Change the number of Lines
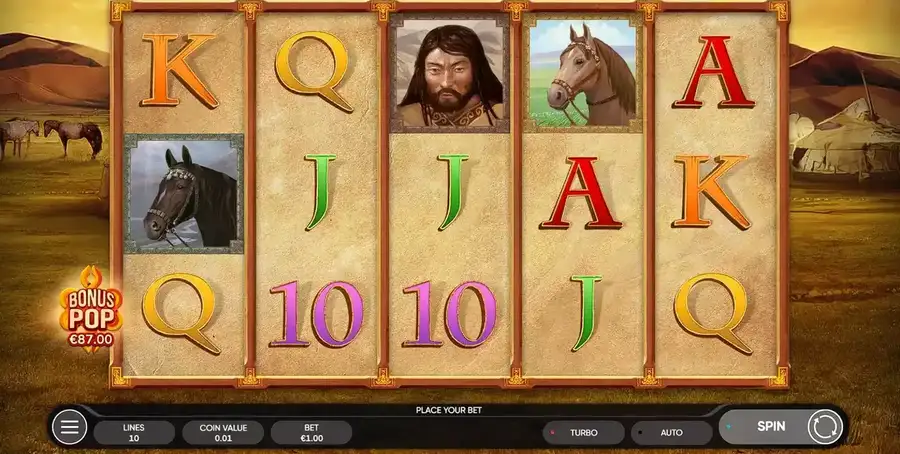Image resolution: width=900 pixels, height=454 pixels. click(134, 432)
